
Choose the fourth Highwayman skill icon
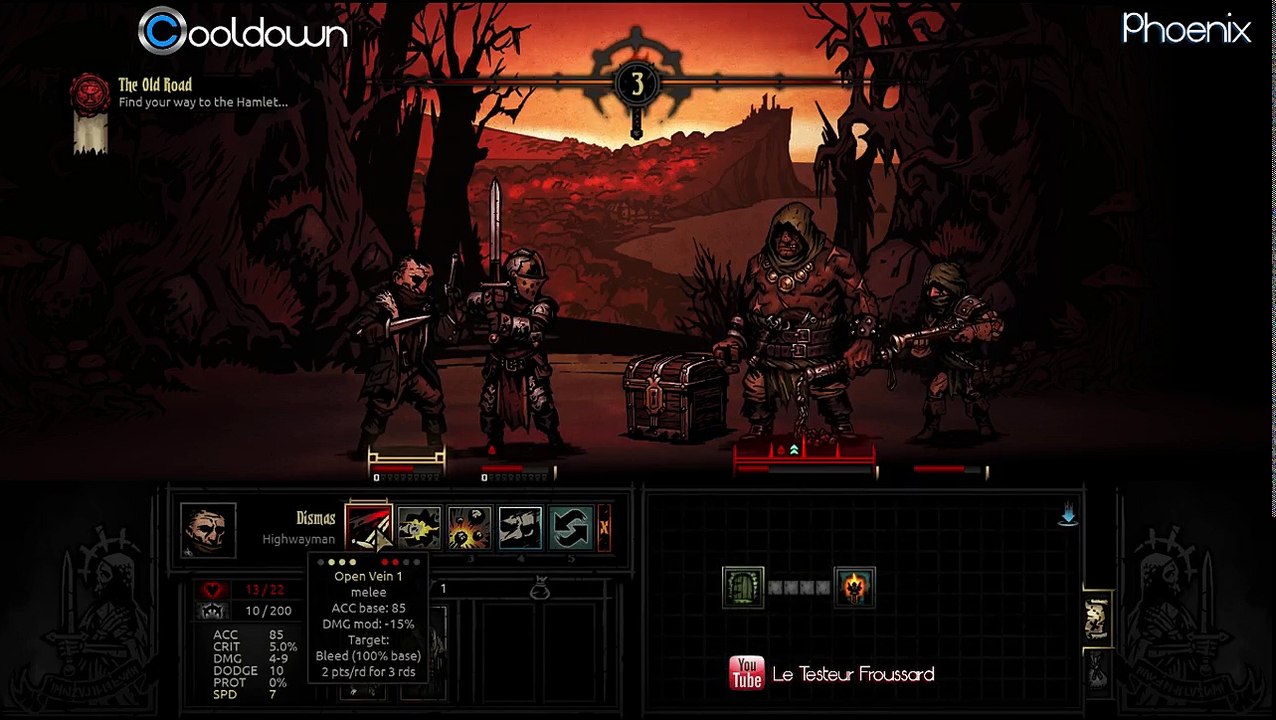tap(521, 528)
